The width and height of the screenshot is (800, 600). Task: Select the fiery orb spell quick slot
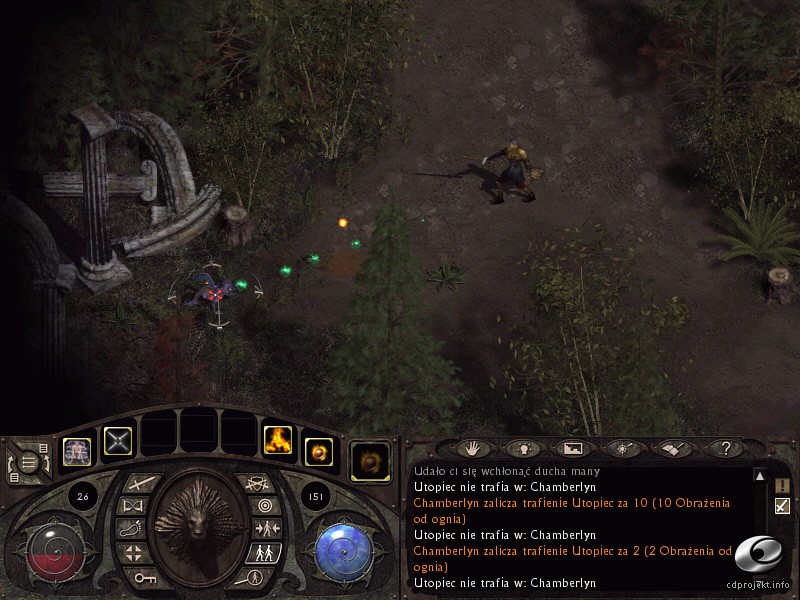tap(318, 452)
